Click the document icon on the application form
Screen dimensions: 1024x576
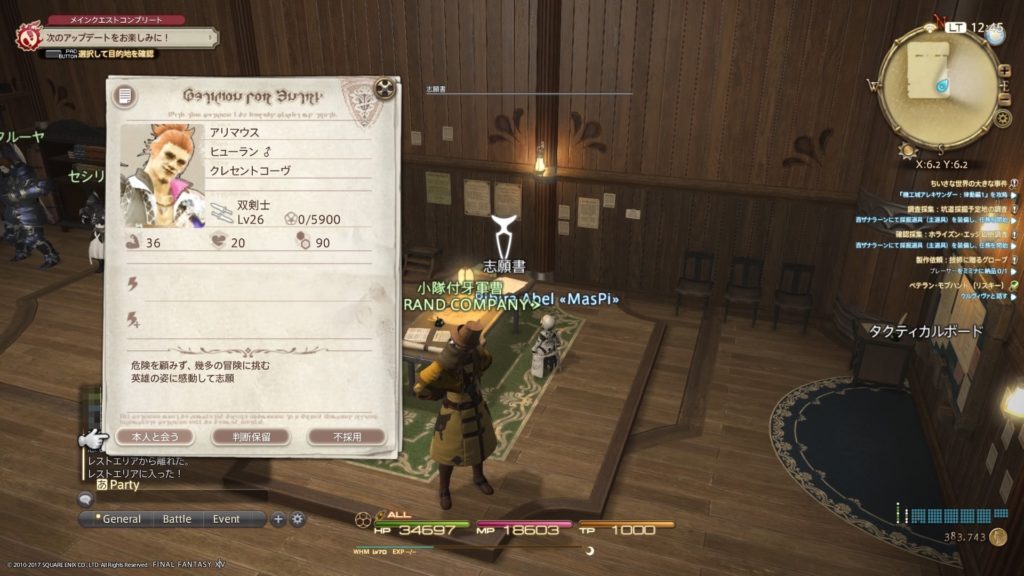pyautogui.click(x=124, y=97)
